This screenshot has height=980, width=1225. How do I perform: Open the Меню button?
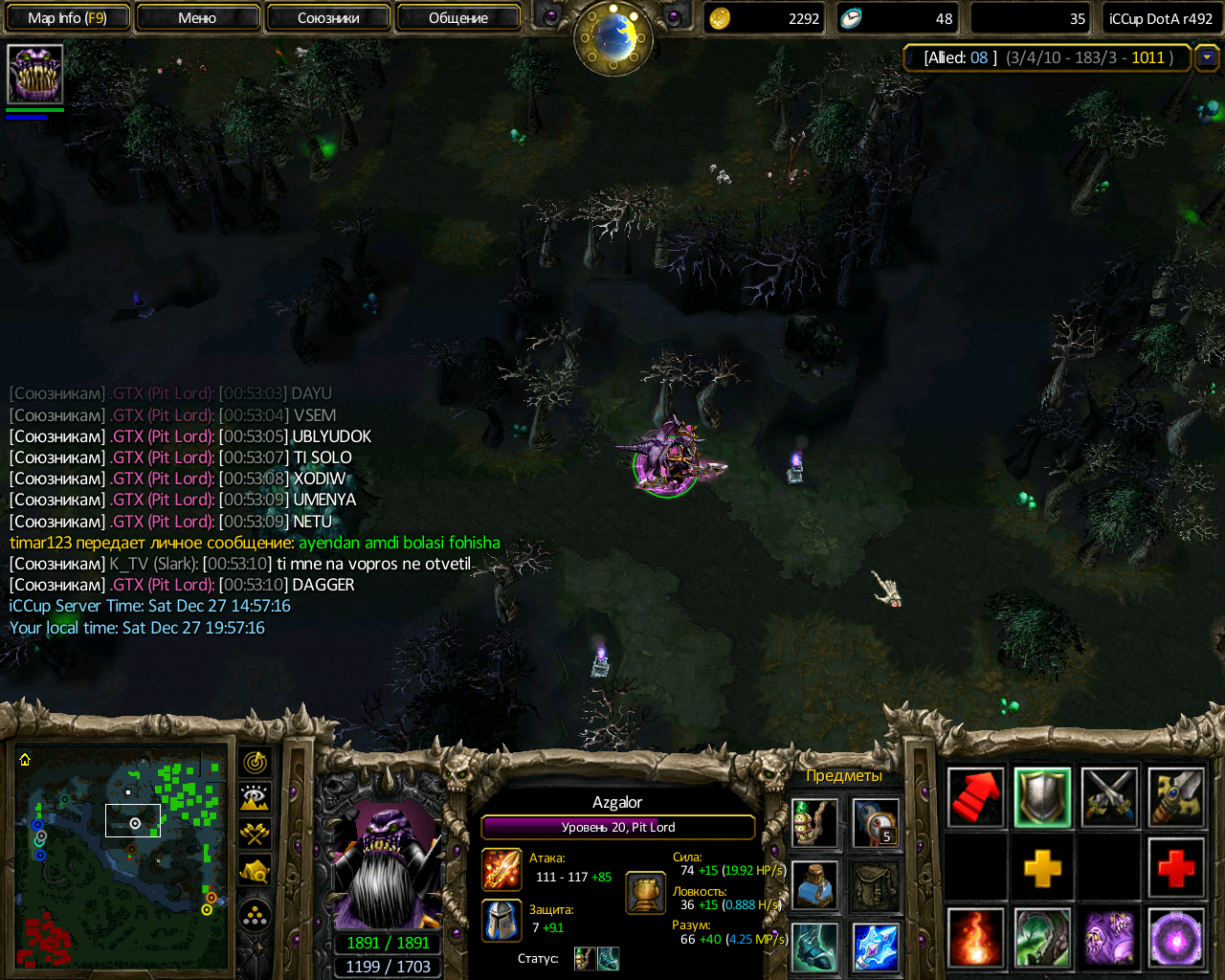coord(197,18)
